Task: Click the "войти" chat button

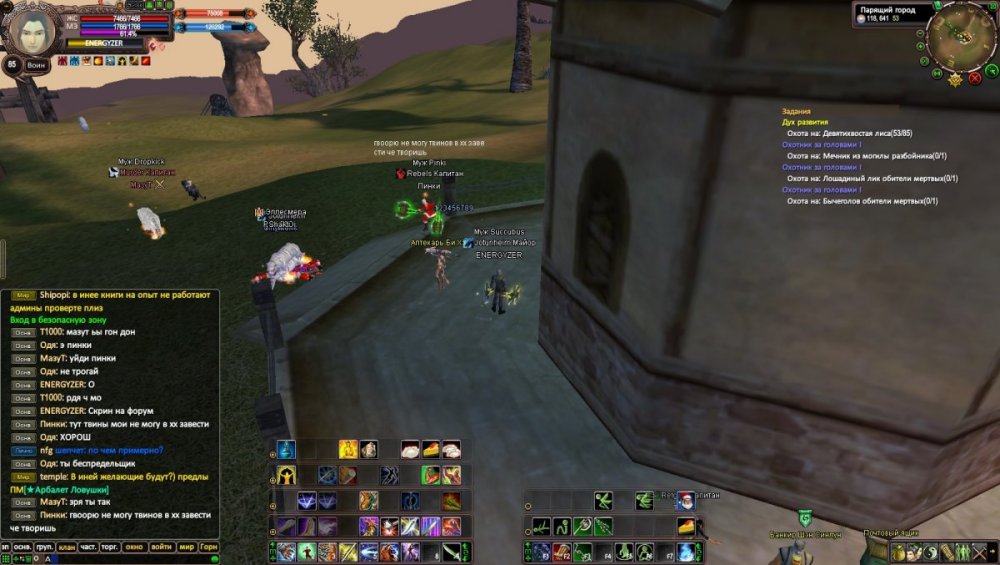Action: (161, 547)
